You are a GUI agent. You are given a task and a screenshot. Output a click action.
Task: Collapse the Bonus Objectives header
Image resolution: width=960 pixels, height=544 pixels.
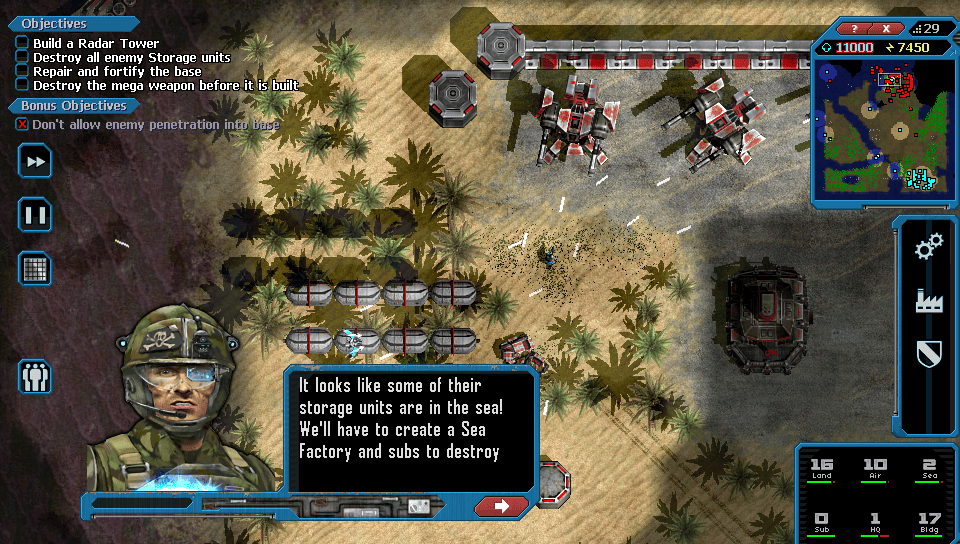[68, 105]
